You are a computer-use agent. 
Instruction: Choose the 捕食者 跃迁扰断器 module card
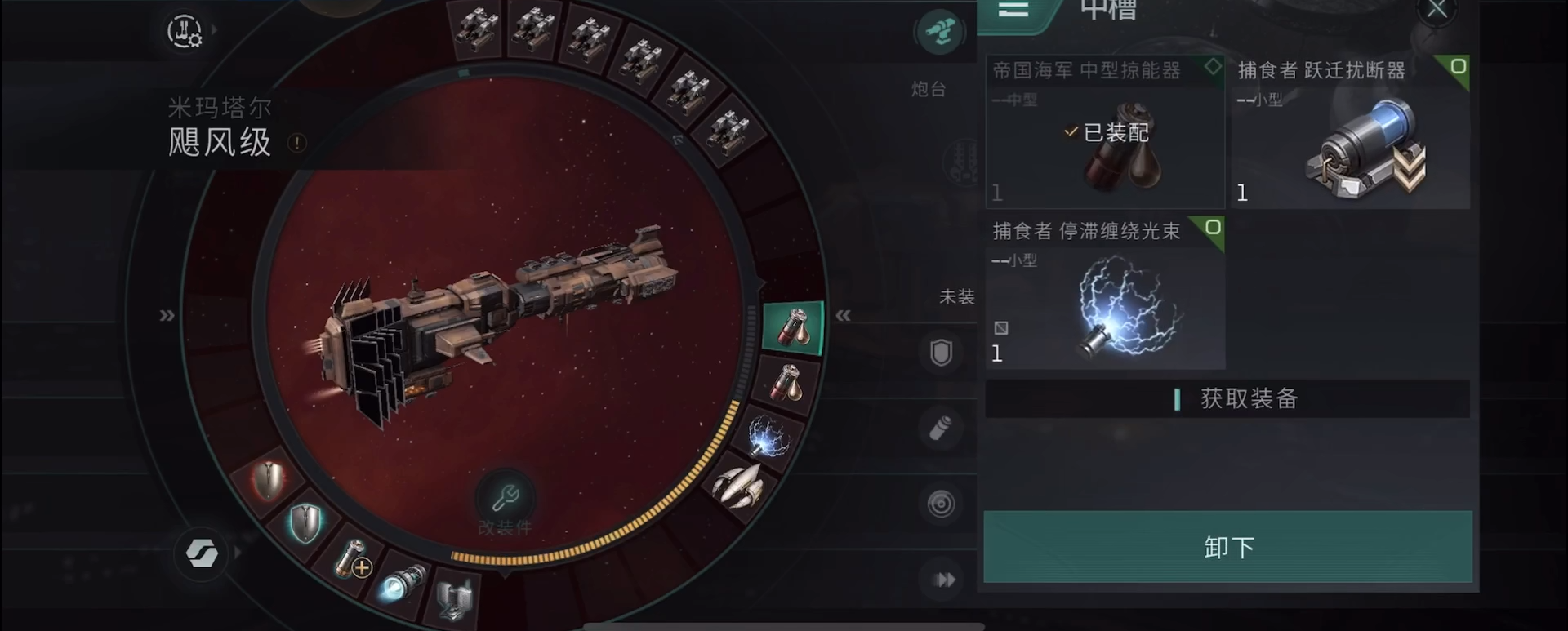[x=1350, y=132]
